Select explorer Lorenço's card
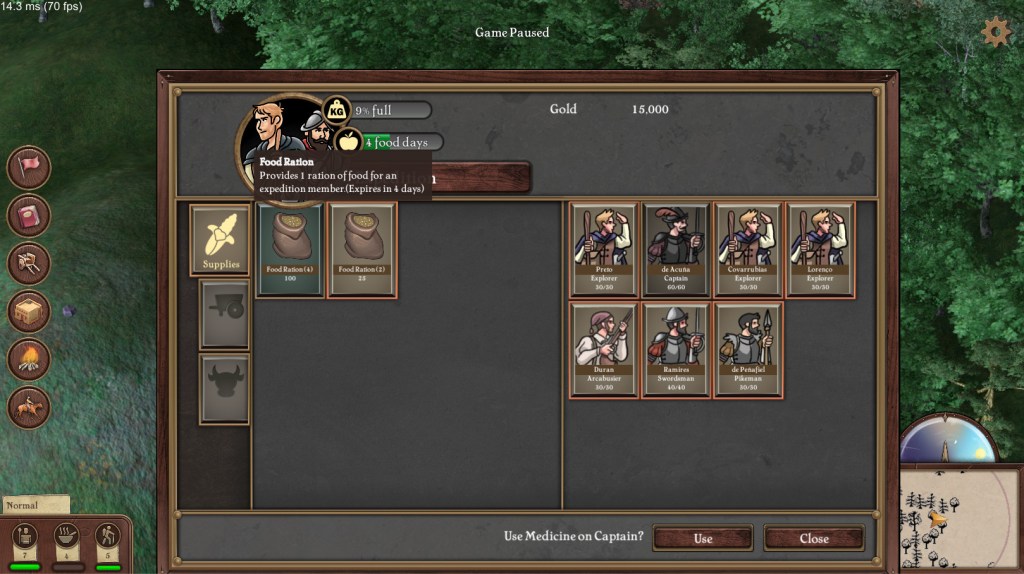 pyautogui.click(x=820, y=250)
